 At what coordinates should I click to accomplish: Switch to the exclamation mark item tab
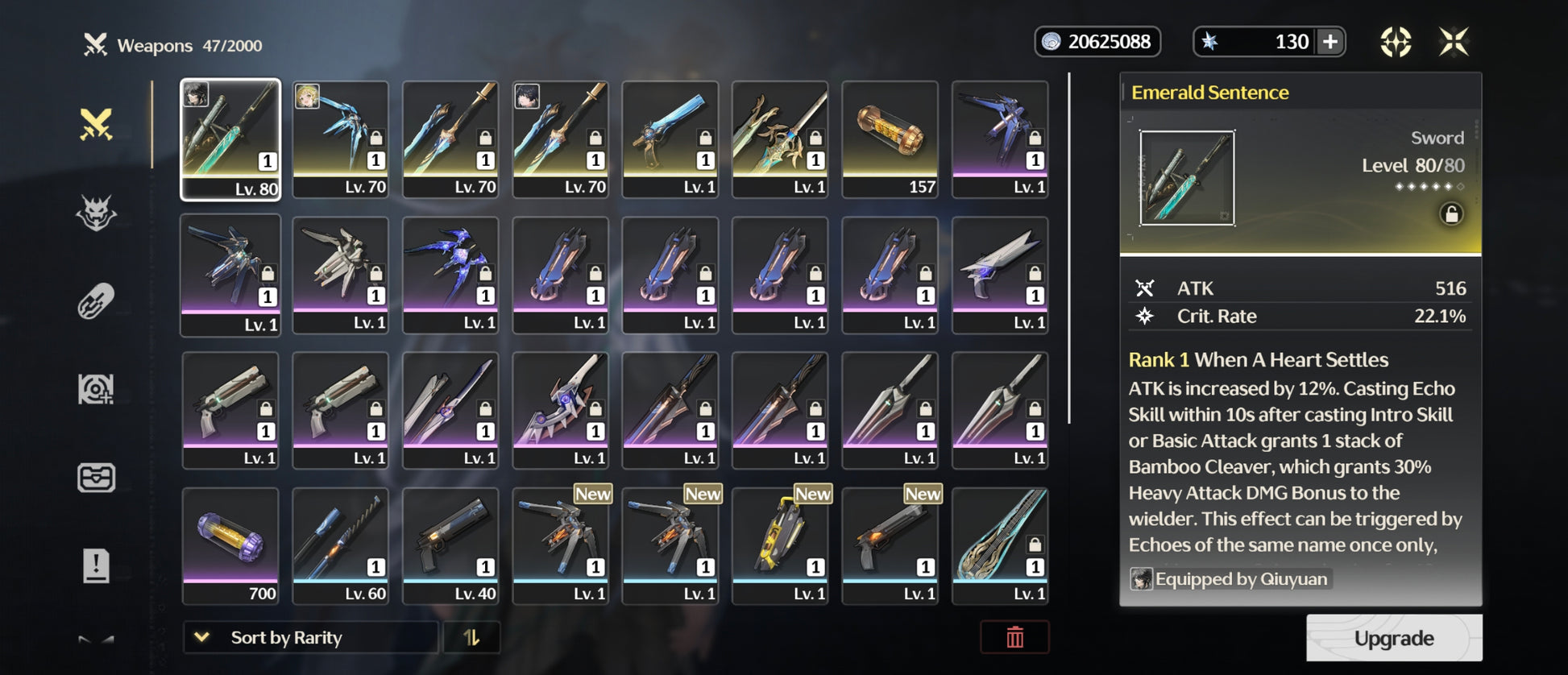pos(96,565)
